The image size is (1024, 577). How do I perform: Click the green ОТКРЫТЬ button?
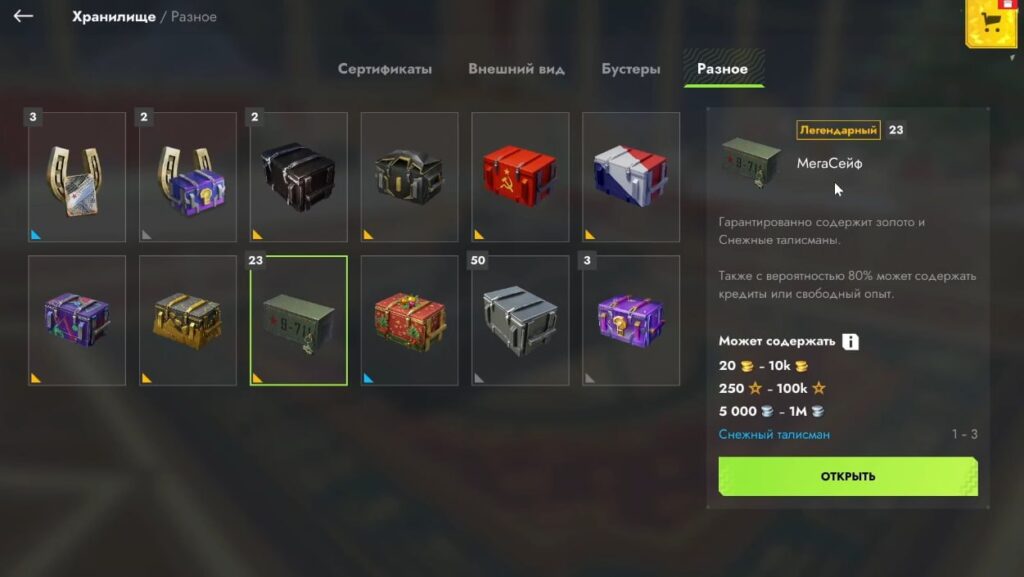(847, 476)
